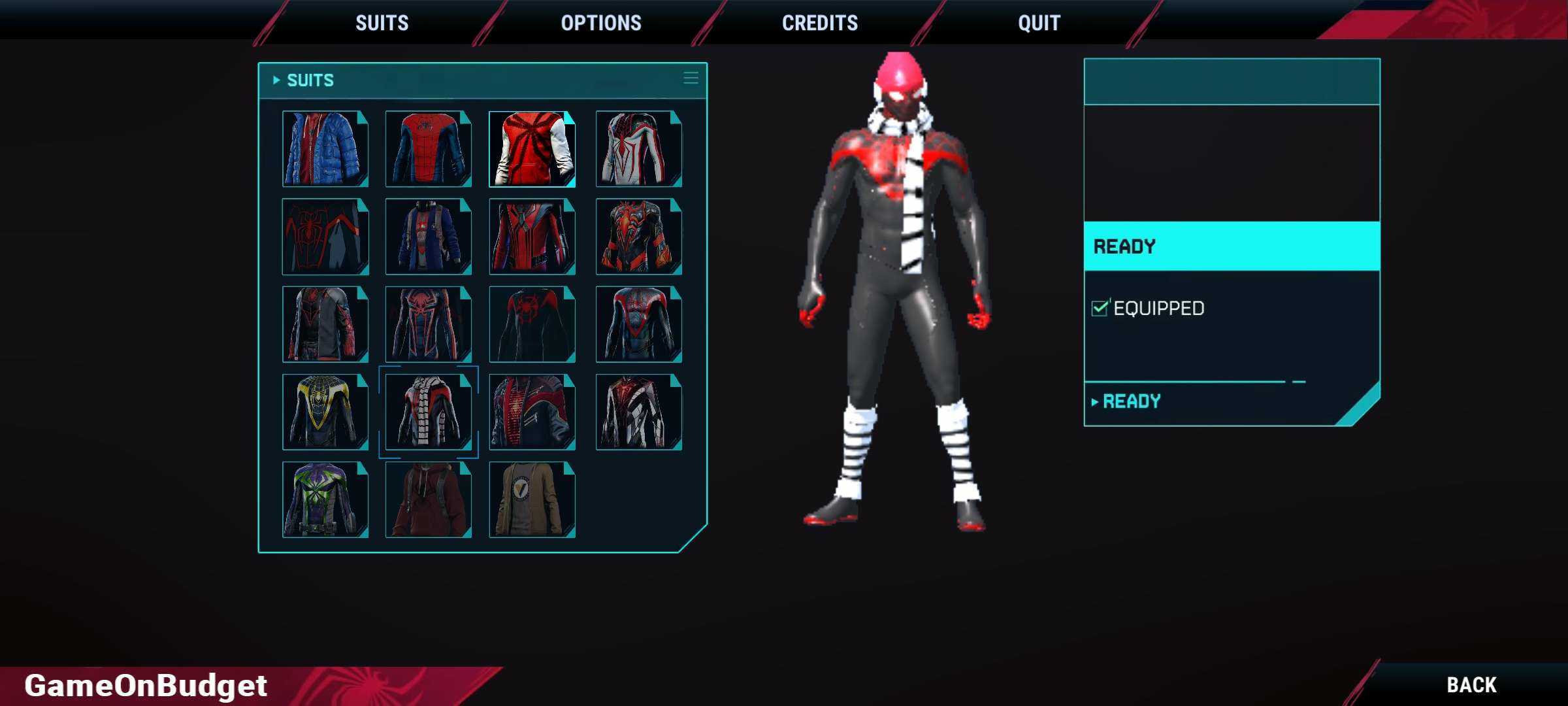The height and width of the screenshot is (706, 1568).
Task: Select the navy coat with backpack straps
Action: point(428,237)
